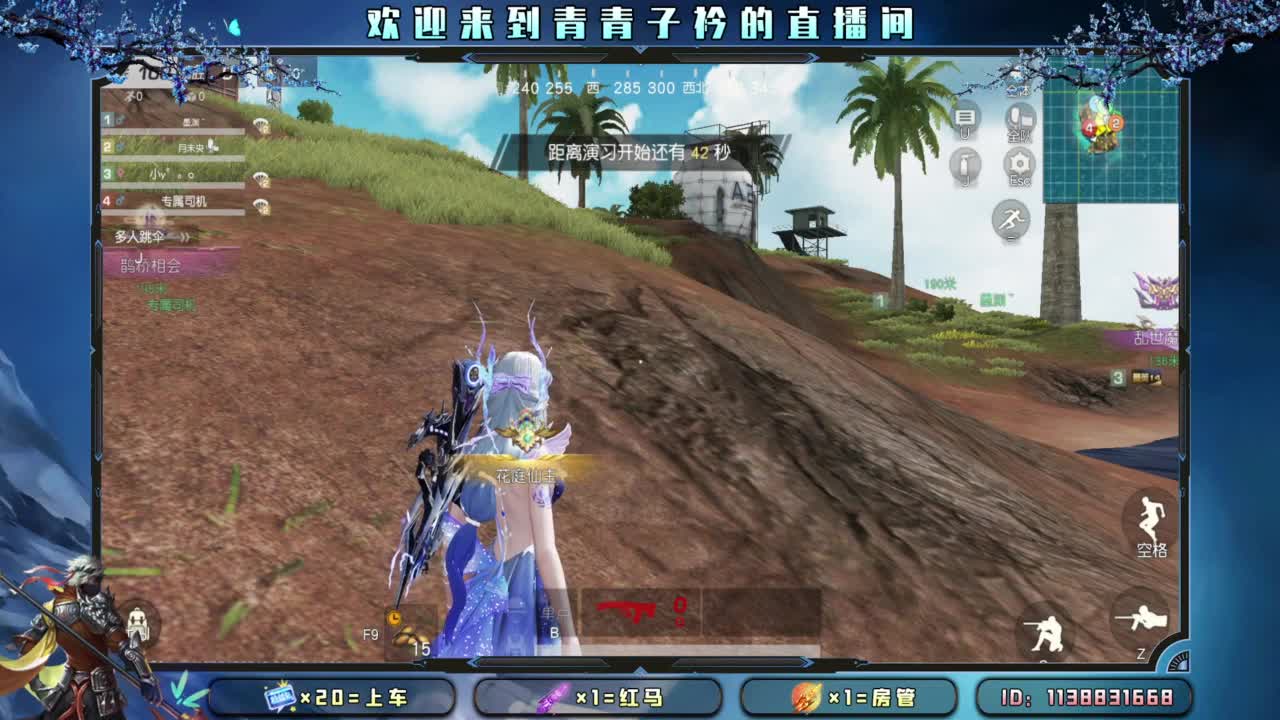Click the ×1=红马 gift button
The width and height of the screenshot is (1280, 720).
click(x=600, y=698)
